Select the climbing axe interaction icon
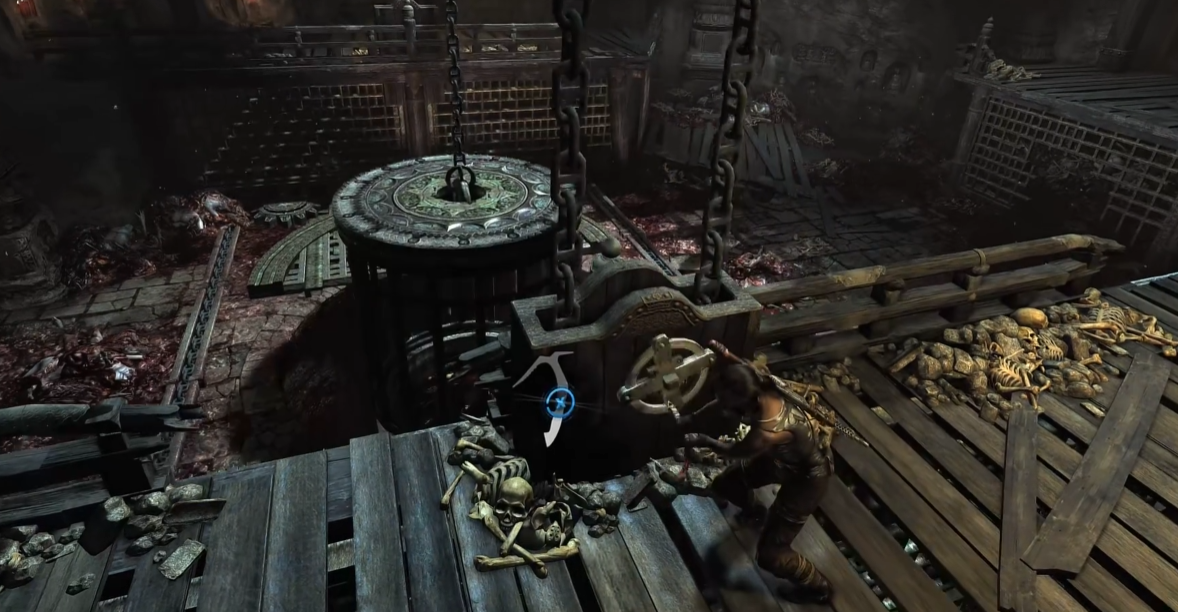 pos(561,403)
